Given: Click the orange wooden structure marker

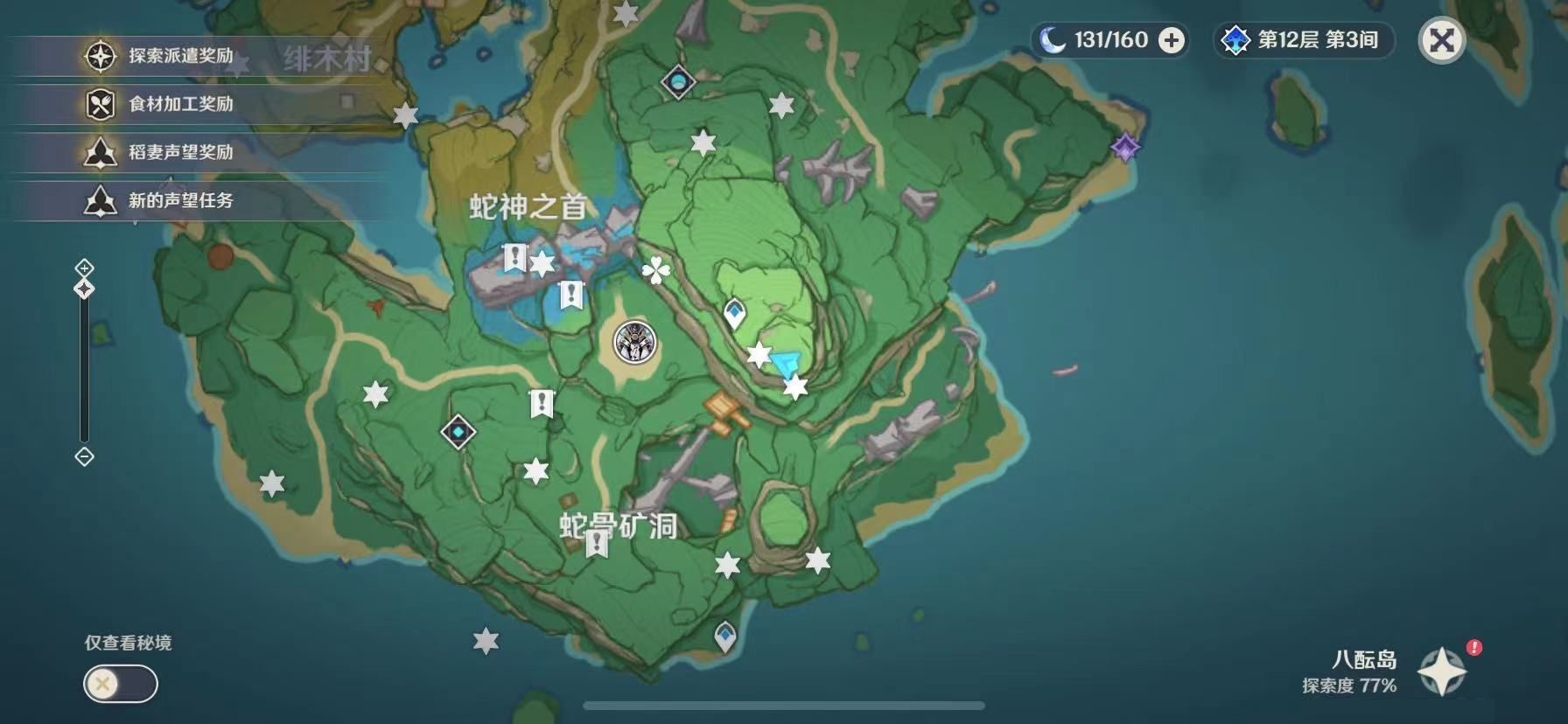Looking at the screenshot, I should (726, 409).
